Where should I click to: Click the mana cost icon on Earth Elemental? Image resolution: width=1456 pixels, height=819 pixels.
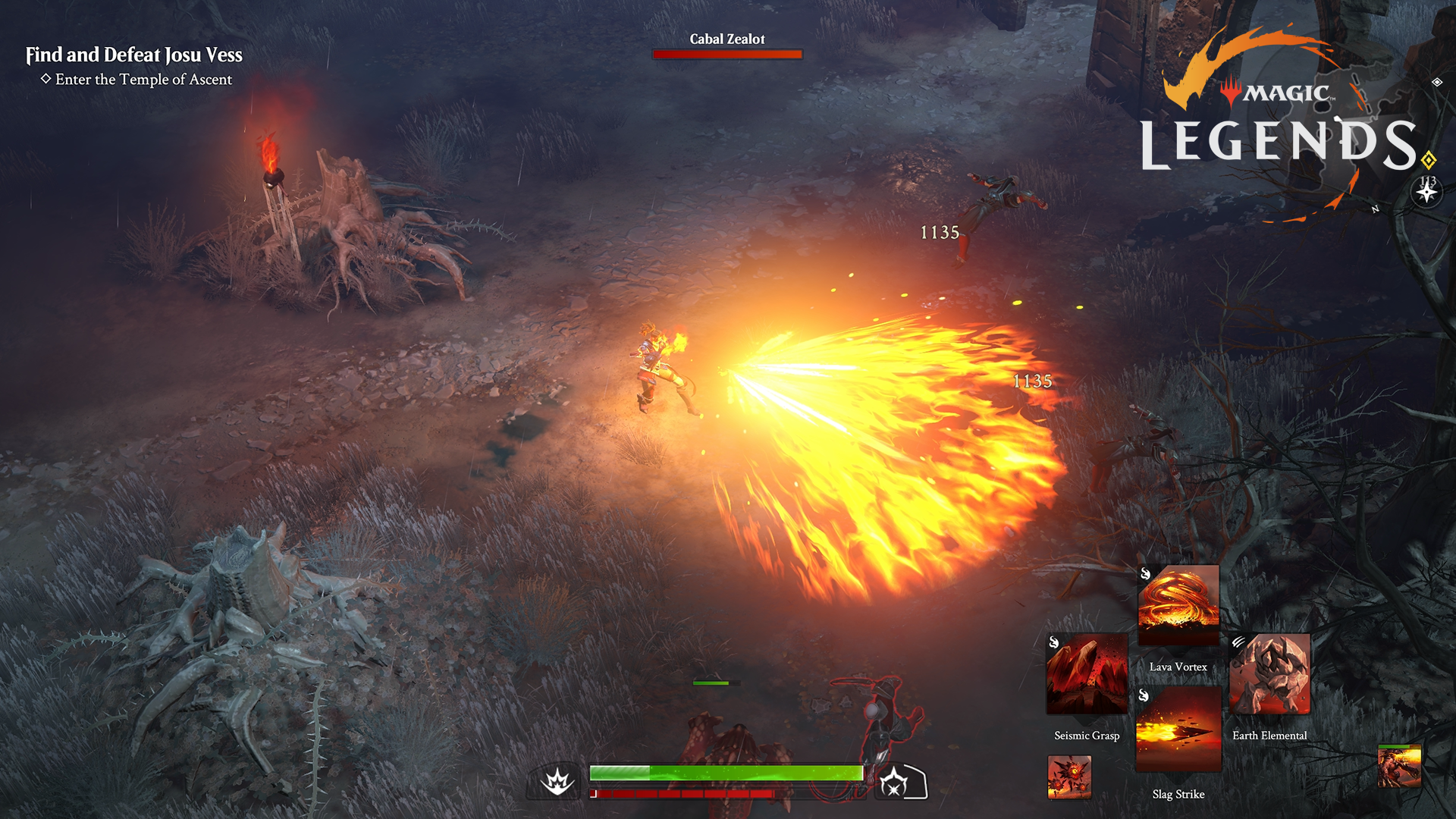(1238, 642)
